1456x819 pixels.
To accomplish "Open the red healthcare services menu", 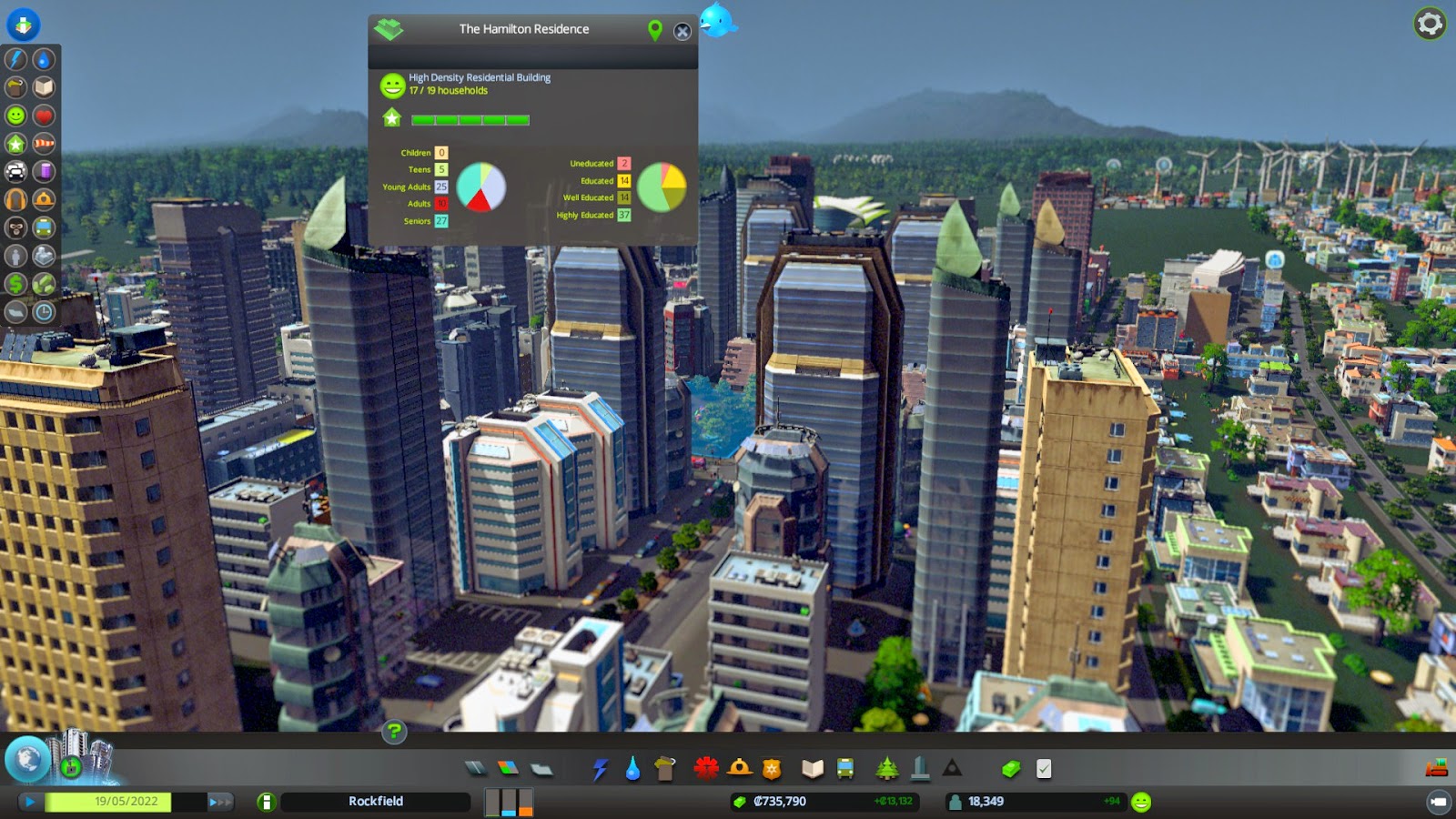I will point(706,769).
